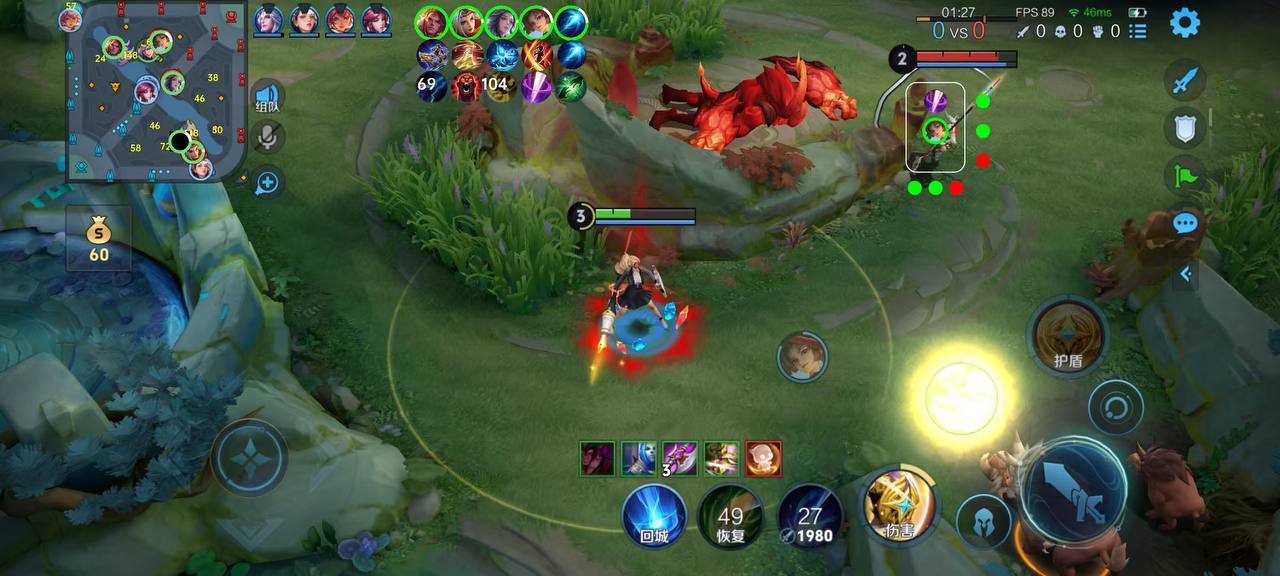
Task: Send the shield defend signal
Action: click(x=1185, y=128)
